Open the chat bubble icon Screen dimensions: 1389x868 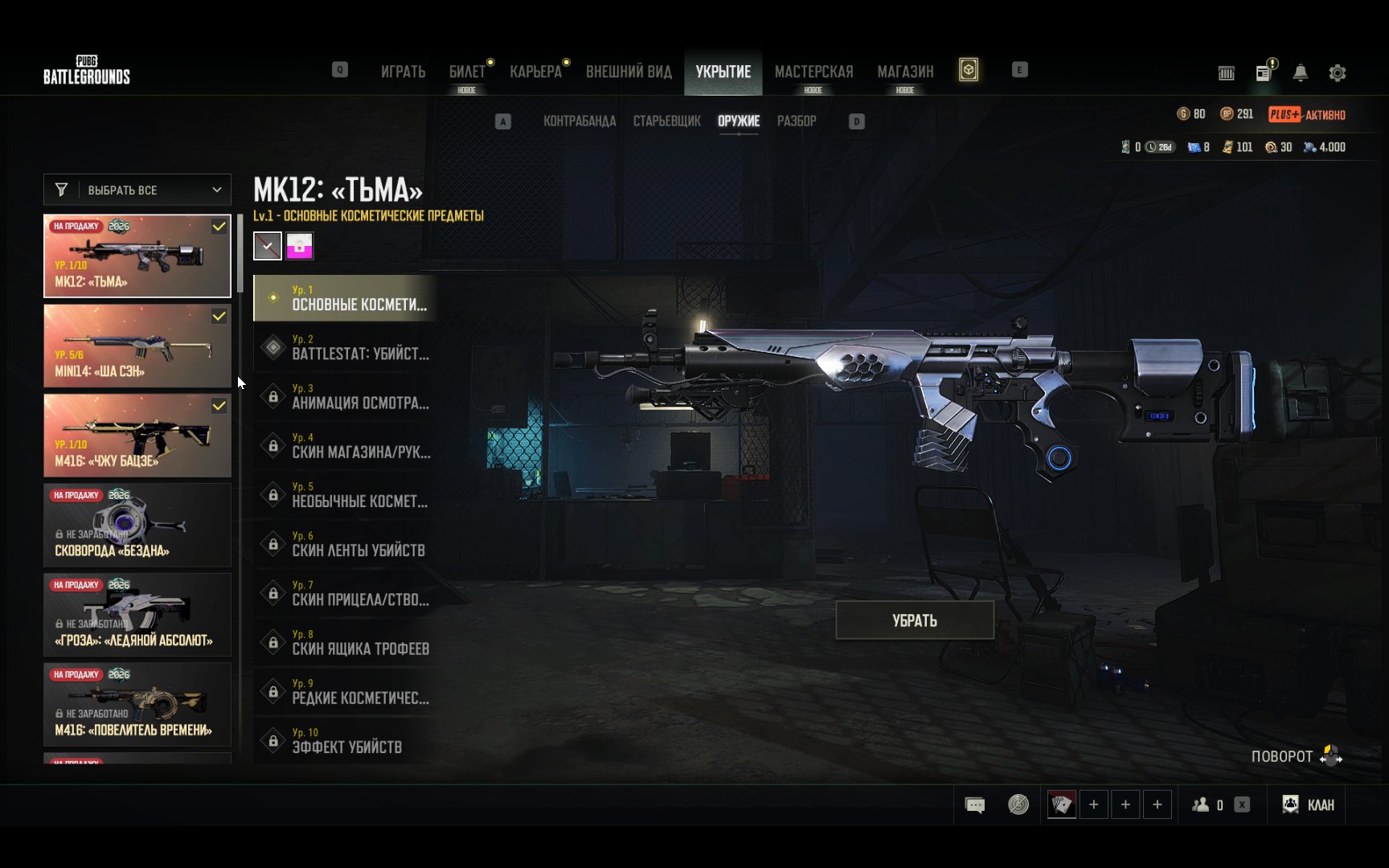click(974, 805)
